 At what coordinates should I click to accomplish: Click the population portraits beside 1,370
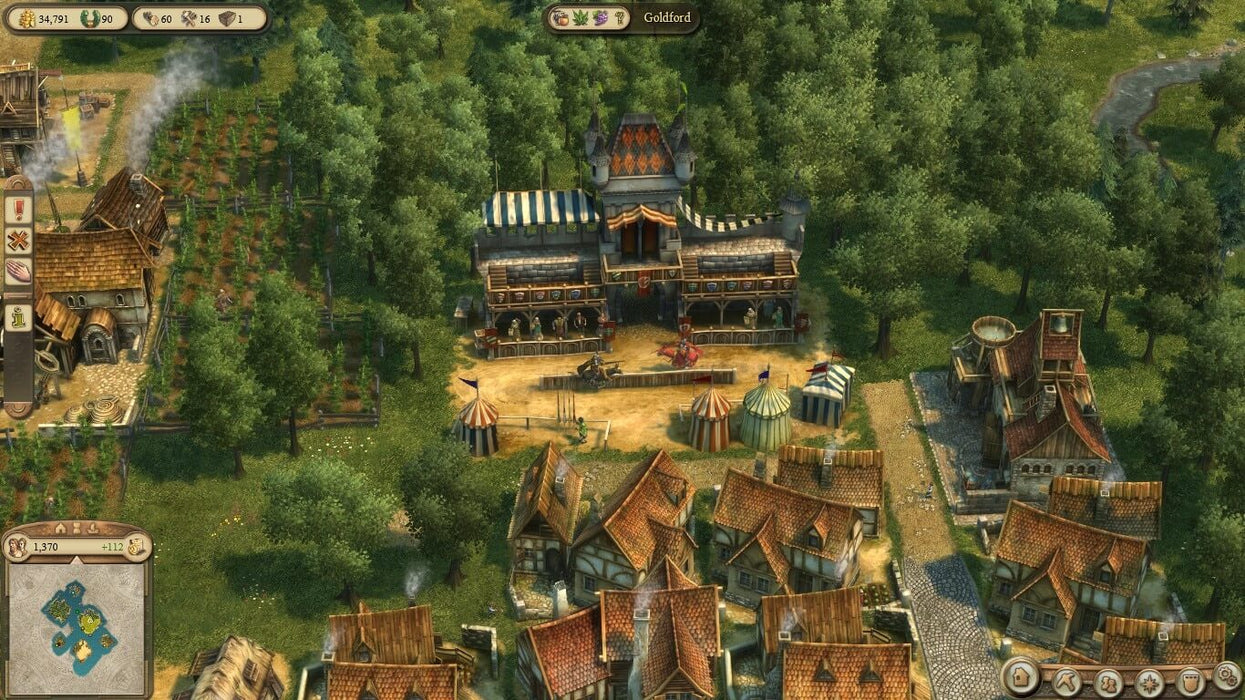tap(17, 547)
